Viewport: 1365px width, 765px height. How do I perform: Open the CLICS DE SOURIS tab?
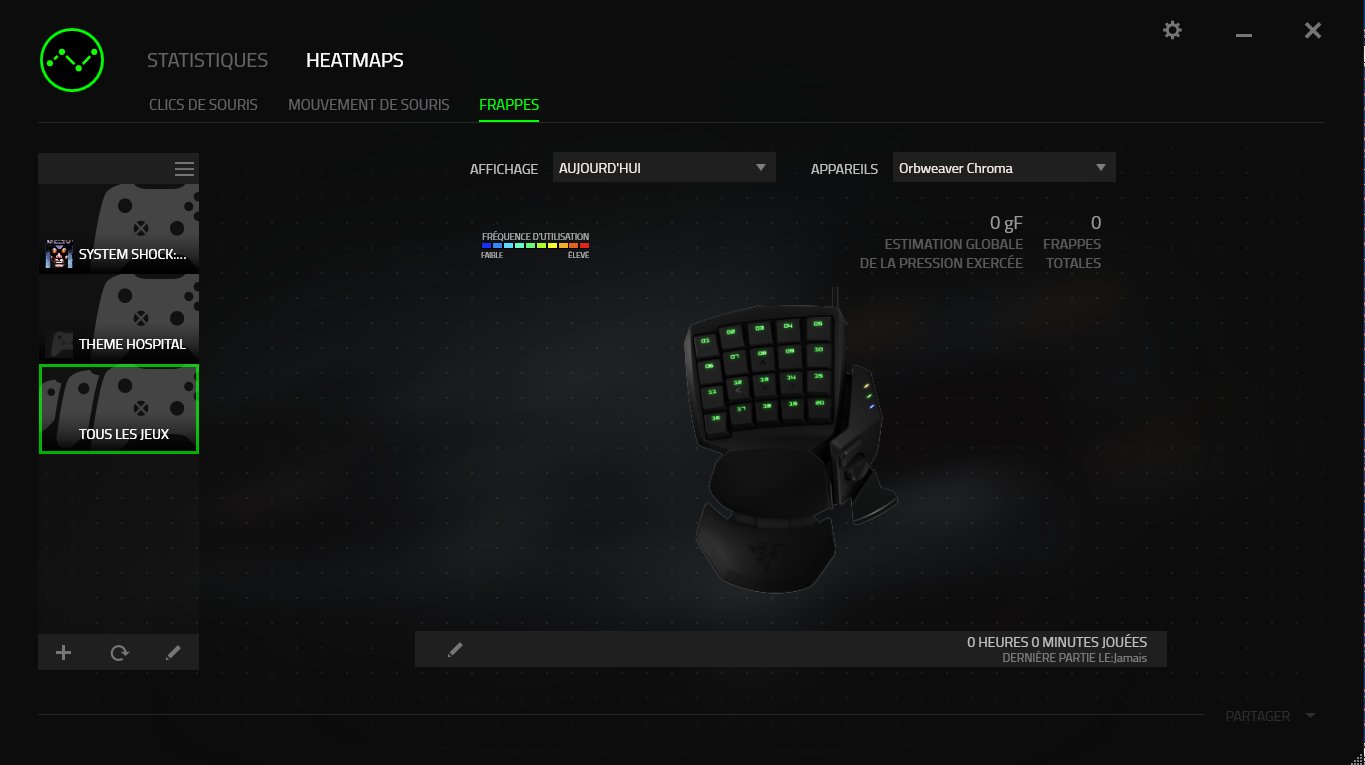pos(203,104)
